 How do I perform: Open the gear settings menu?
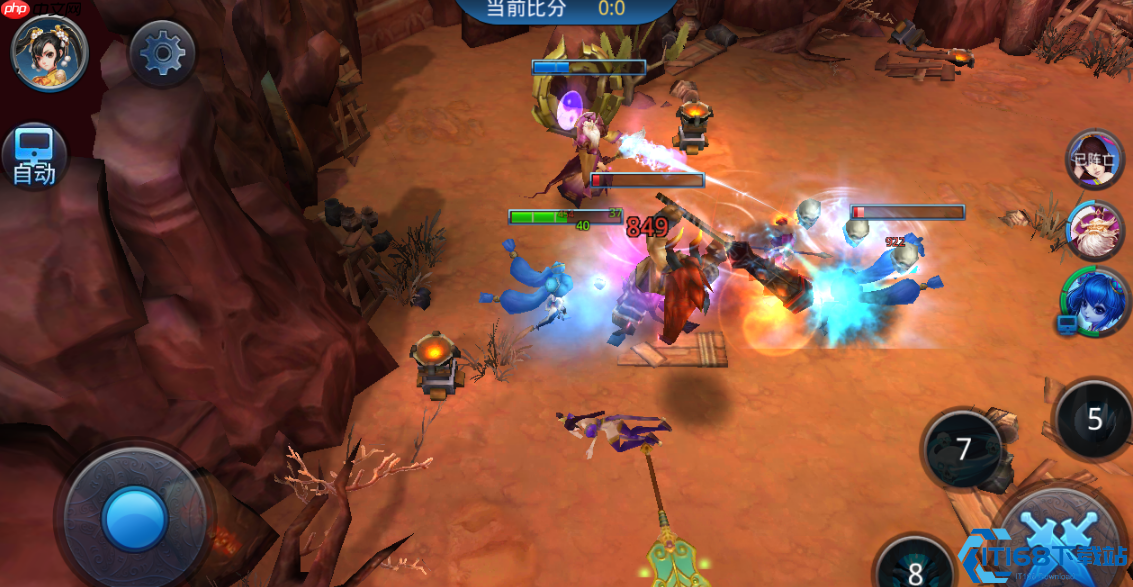coord(163,53)
